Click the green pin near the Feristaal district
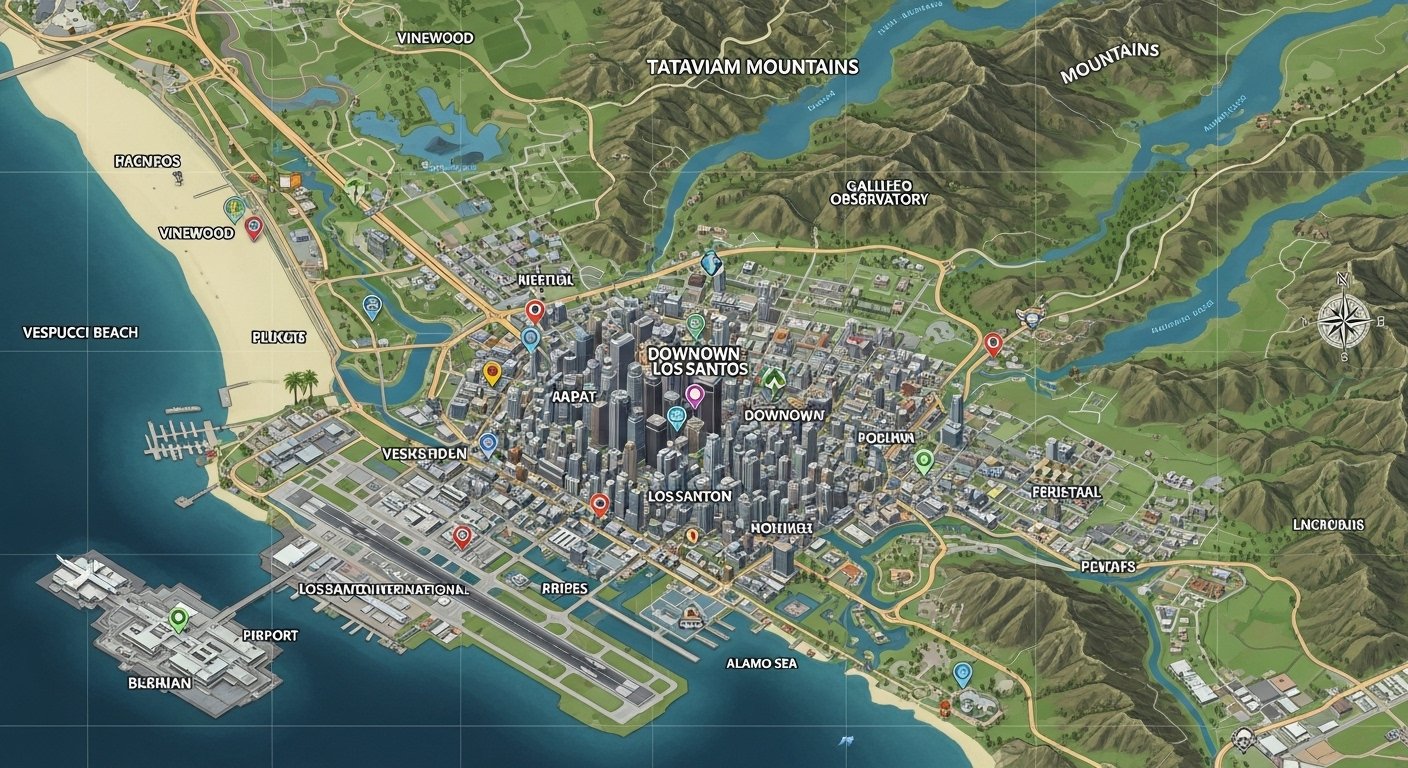Screen dimensions: 1408x768 (x=922, y=462)
